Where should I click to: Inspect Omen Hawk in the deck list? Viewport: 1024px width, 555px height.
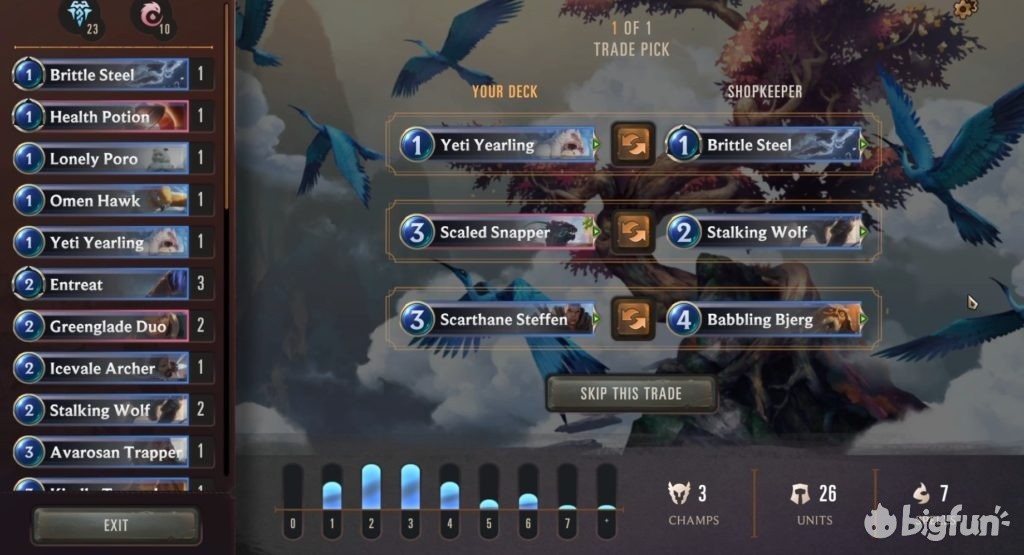101,201
